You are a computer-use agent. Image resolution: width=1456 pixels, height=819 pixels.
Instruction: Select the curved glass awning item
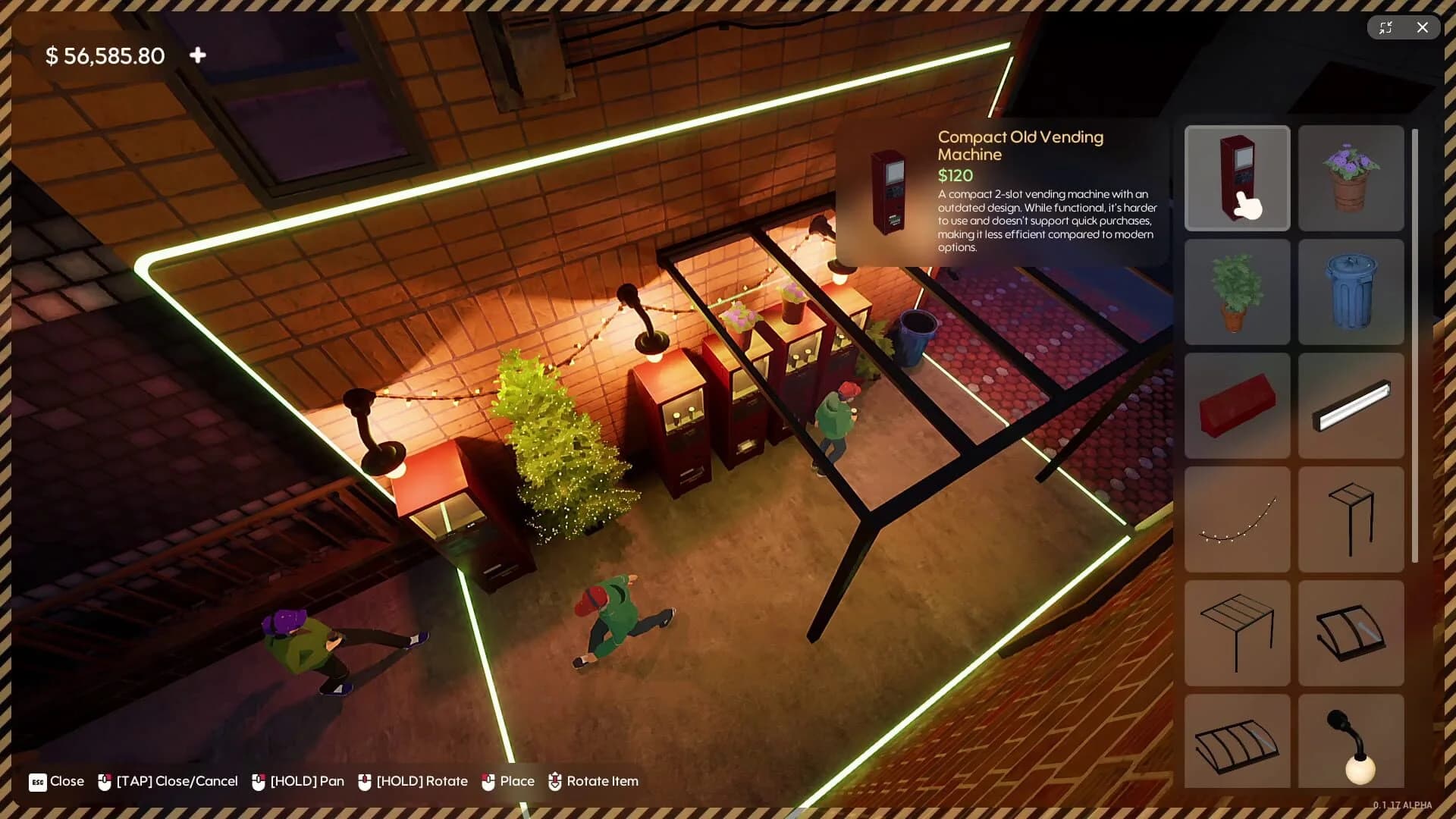click(1350, 633)
